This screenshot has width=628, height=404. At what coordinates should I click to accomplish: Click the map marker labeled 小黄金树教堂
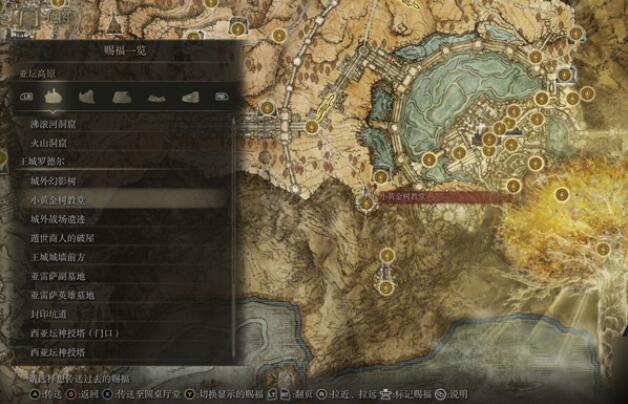click(368, 204)
